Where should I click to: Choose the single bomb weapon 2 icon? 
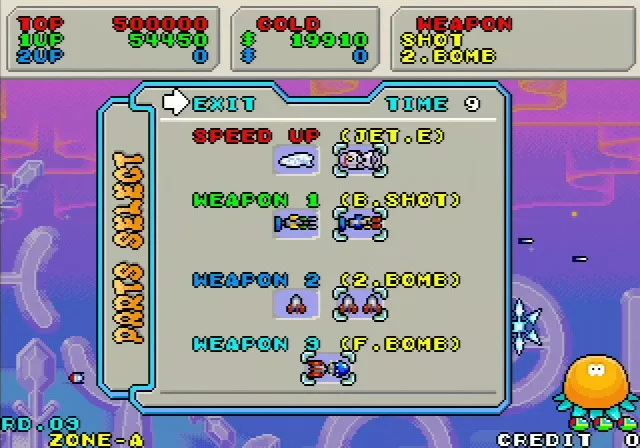click(x=296, y=303)
